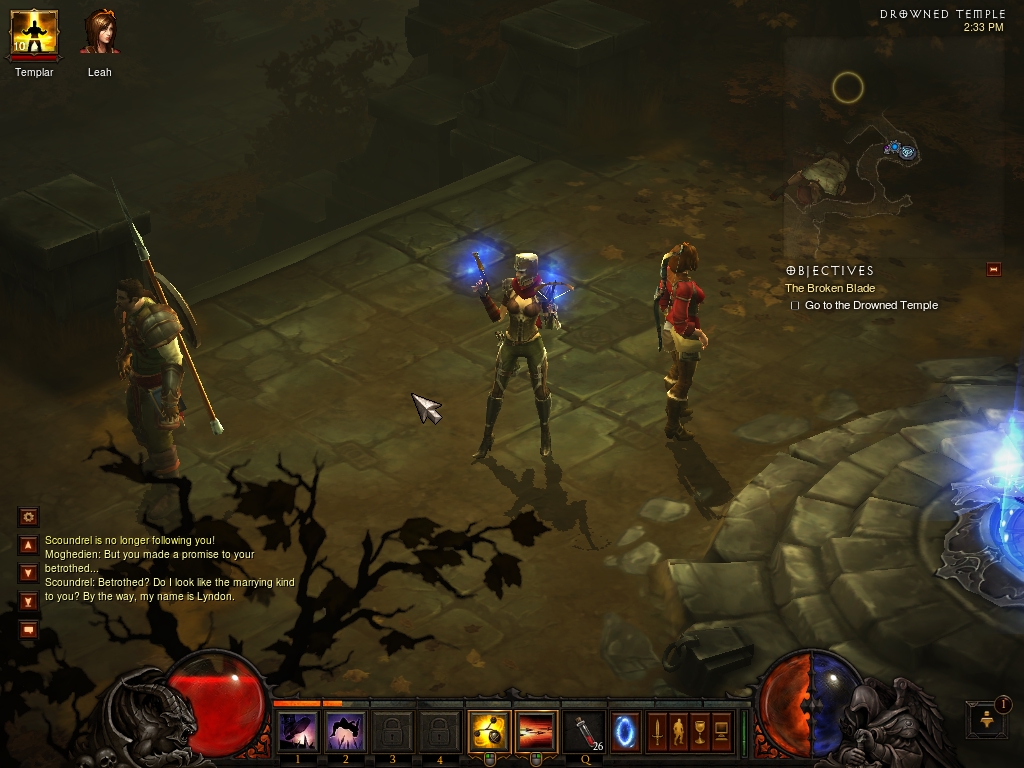Open the computer monitor game menu icon
The width and height of the screenshot is (1024, 768).
pos(722,731)
